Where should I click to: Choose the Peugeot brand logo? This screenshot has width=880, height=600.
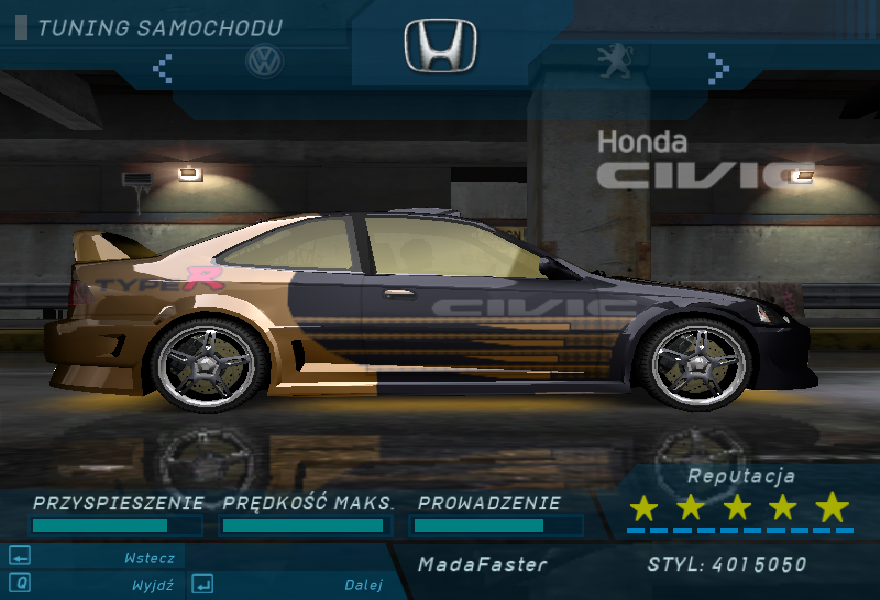pyautogui.click(x=612, y=62)
